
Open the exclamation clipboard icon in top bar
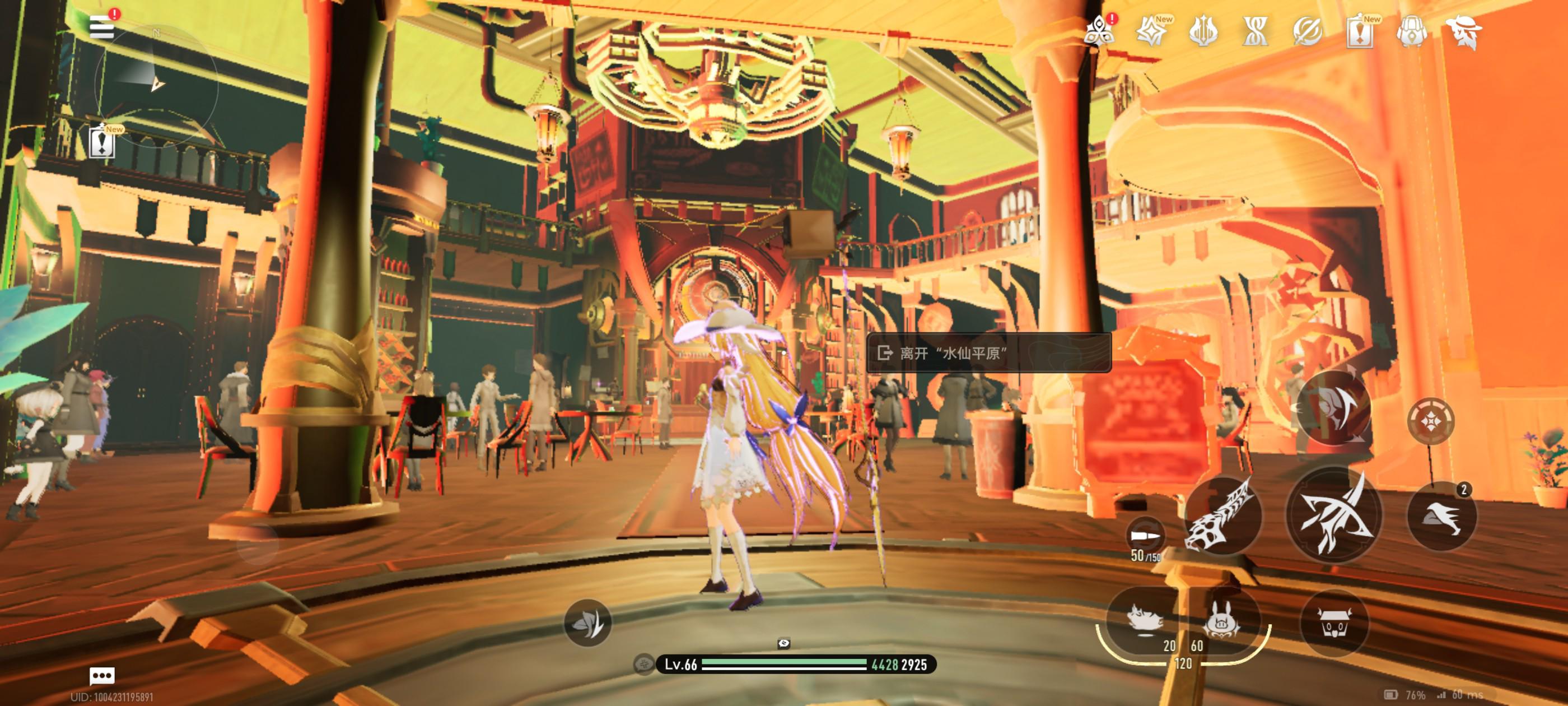1359,31
